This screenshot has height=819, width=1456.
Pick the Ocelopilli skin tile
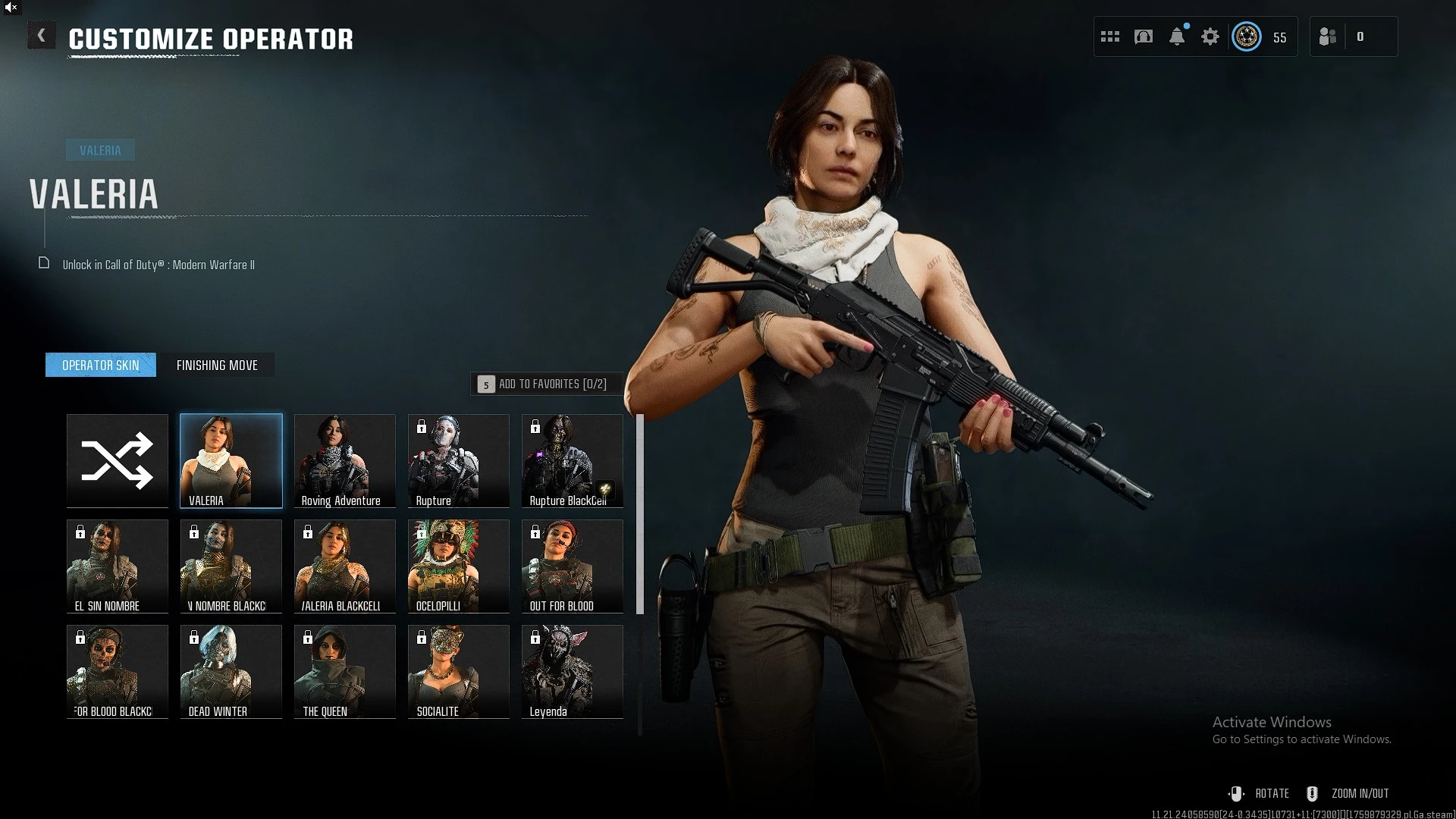pos(459,566)
